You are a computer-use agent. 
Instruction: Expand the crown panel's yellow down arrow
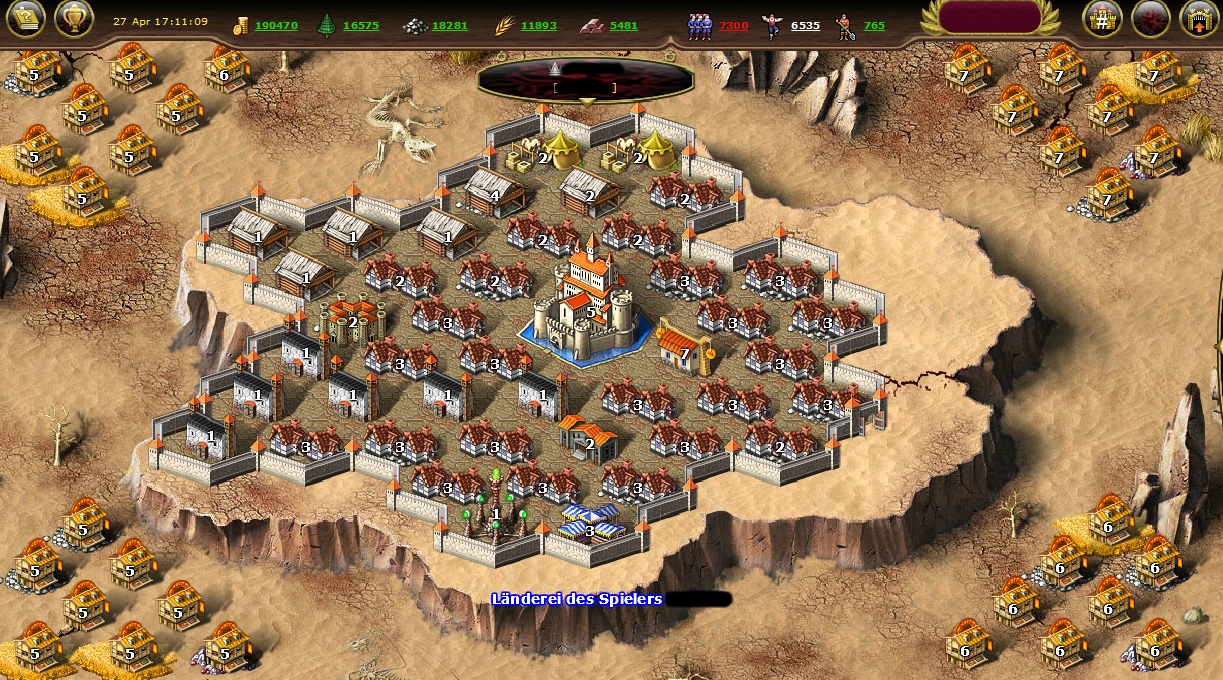click(587, 101)
